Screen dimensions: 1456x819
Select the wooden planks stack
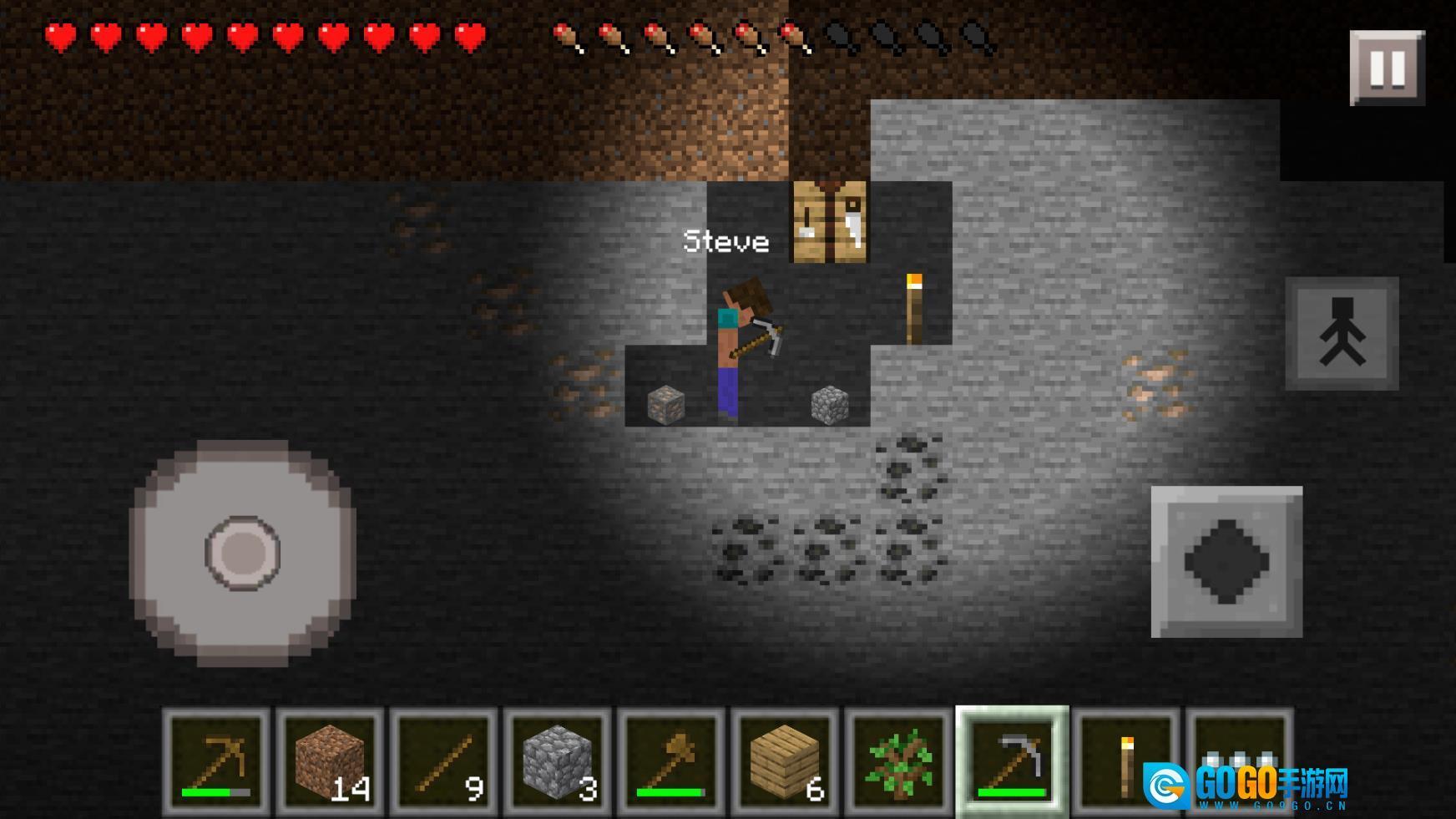pos(784,761)
